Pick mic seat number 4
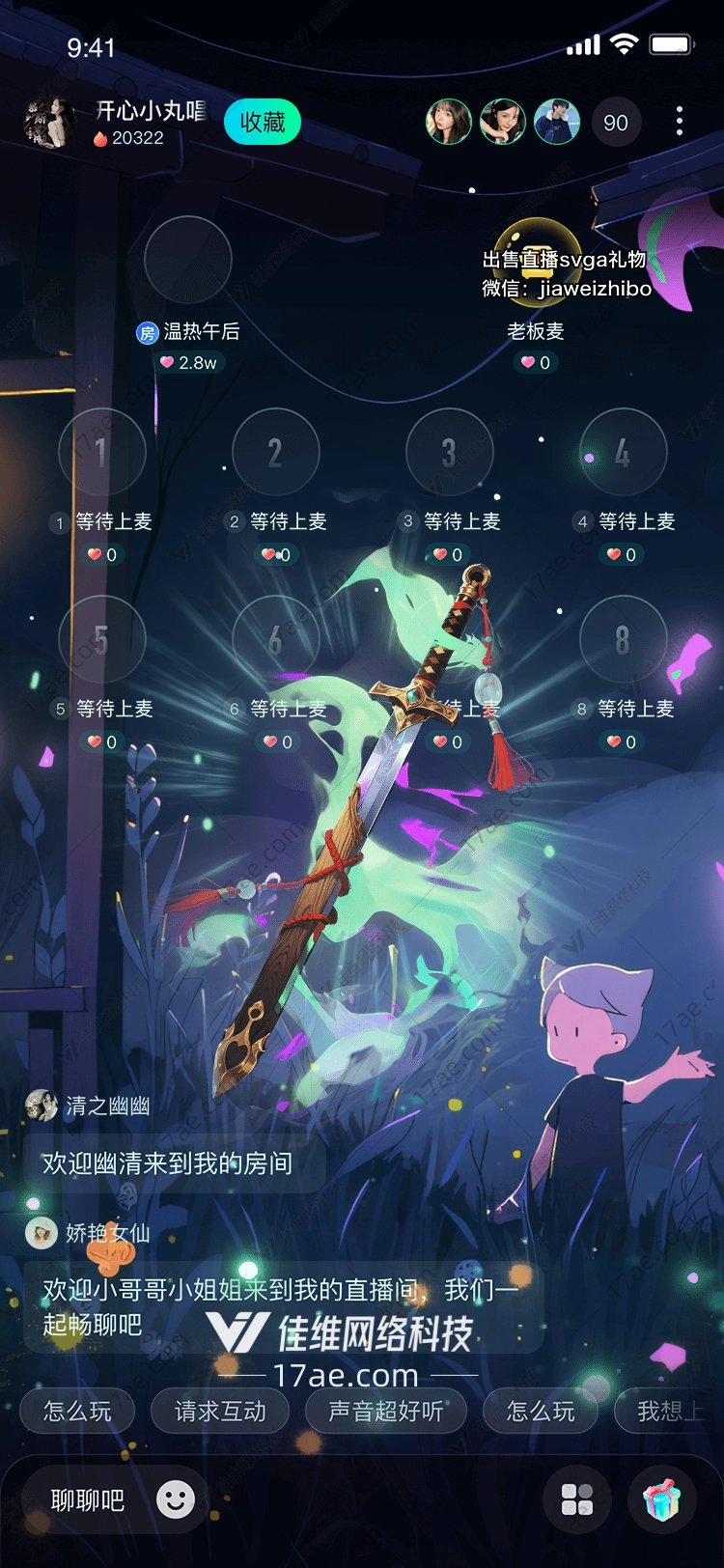This screenshot has width=724, height=1568. pyautogui.click(x=623, y=452)
